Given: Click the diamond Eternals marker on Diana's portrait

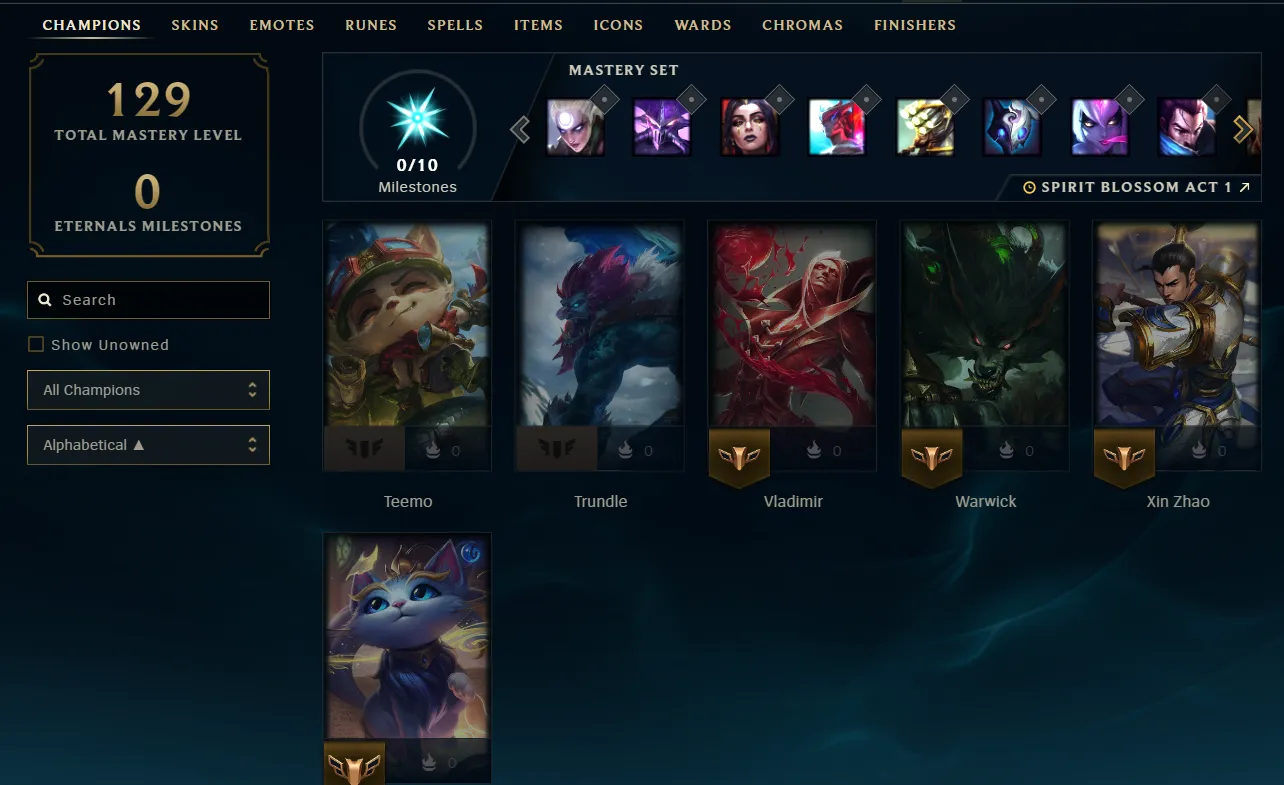Looking at the screenshot, I should 603,99.
